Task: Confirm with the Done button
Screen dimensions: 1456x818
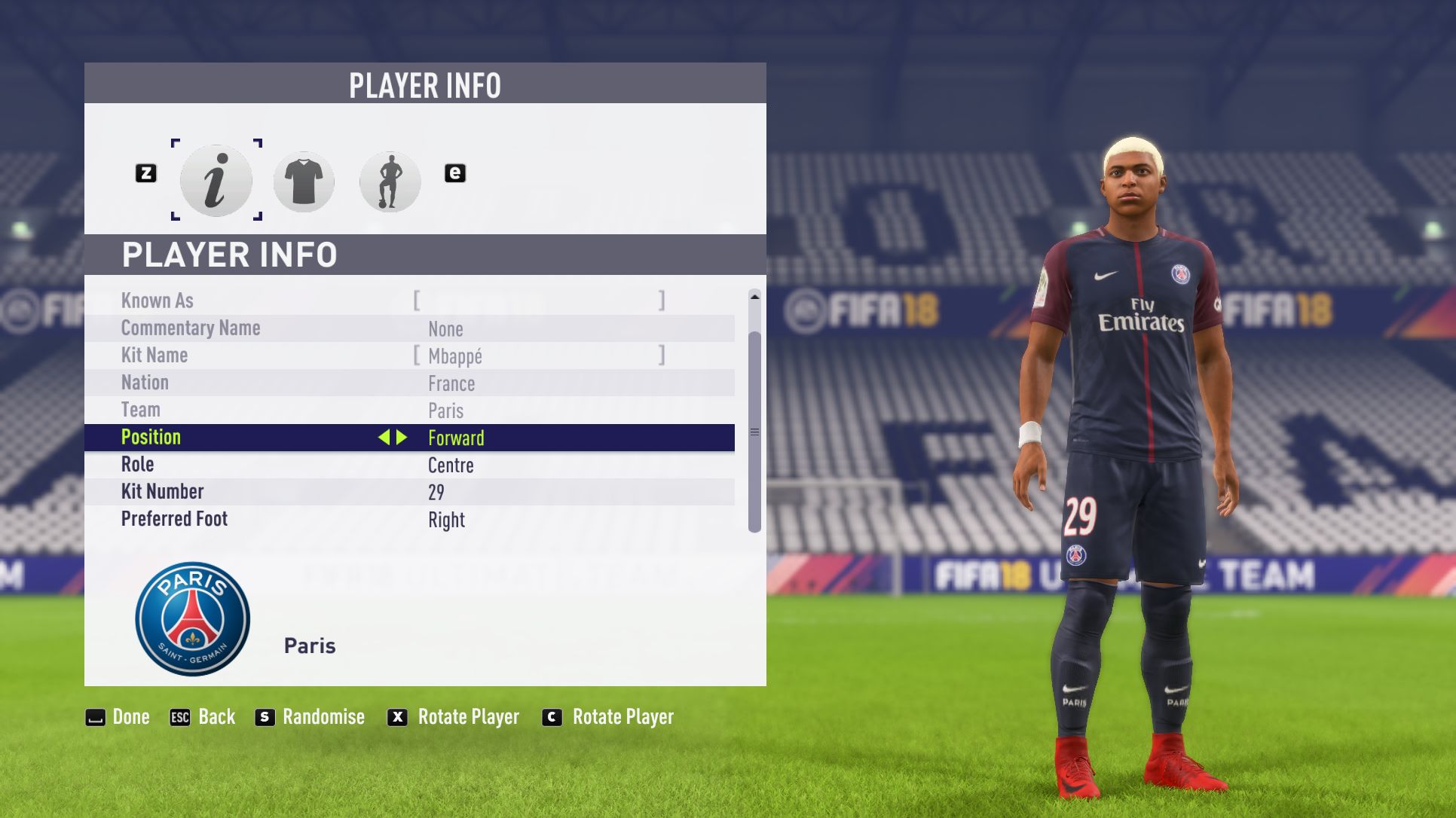Action: click(x=118, y=717)
